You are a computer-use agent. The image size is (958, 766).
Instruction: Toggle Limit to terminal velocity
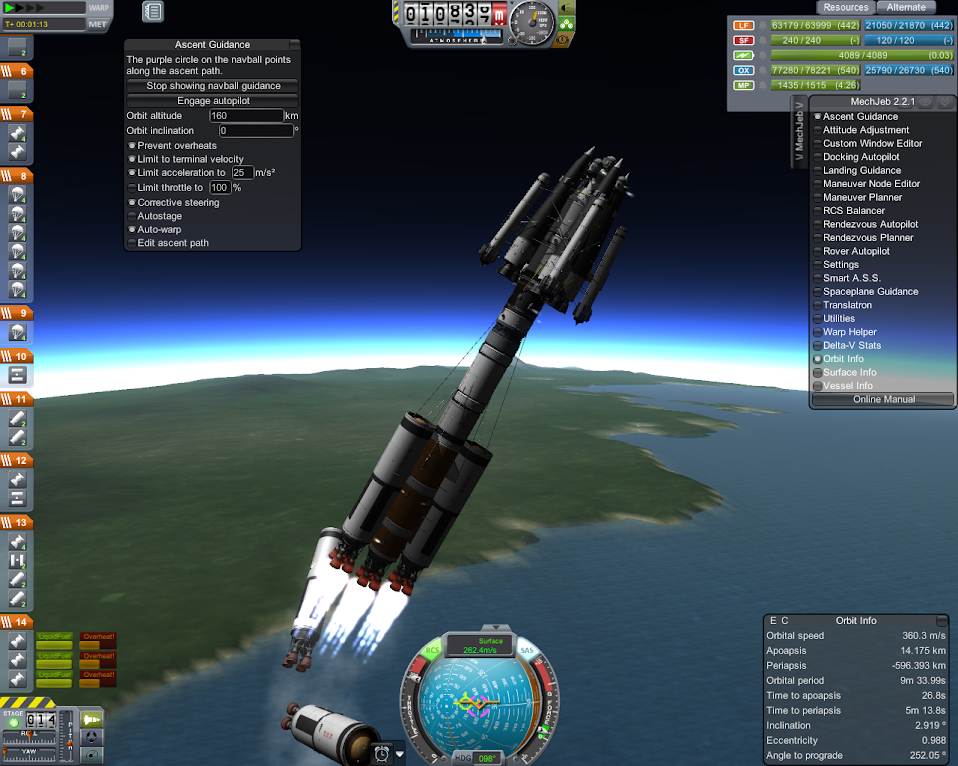131,159
